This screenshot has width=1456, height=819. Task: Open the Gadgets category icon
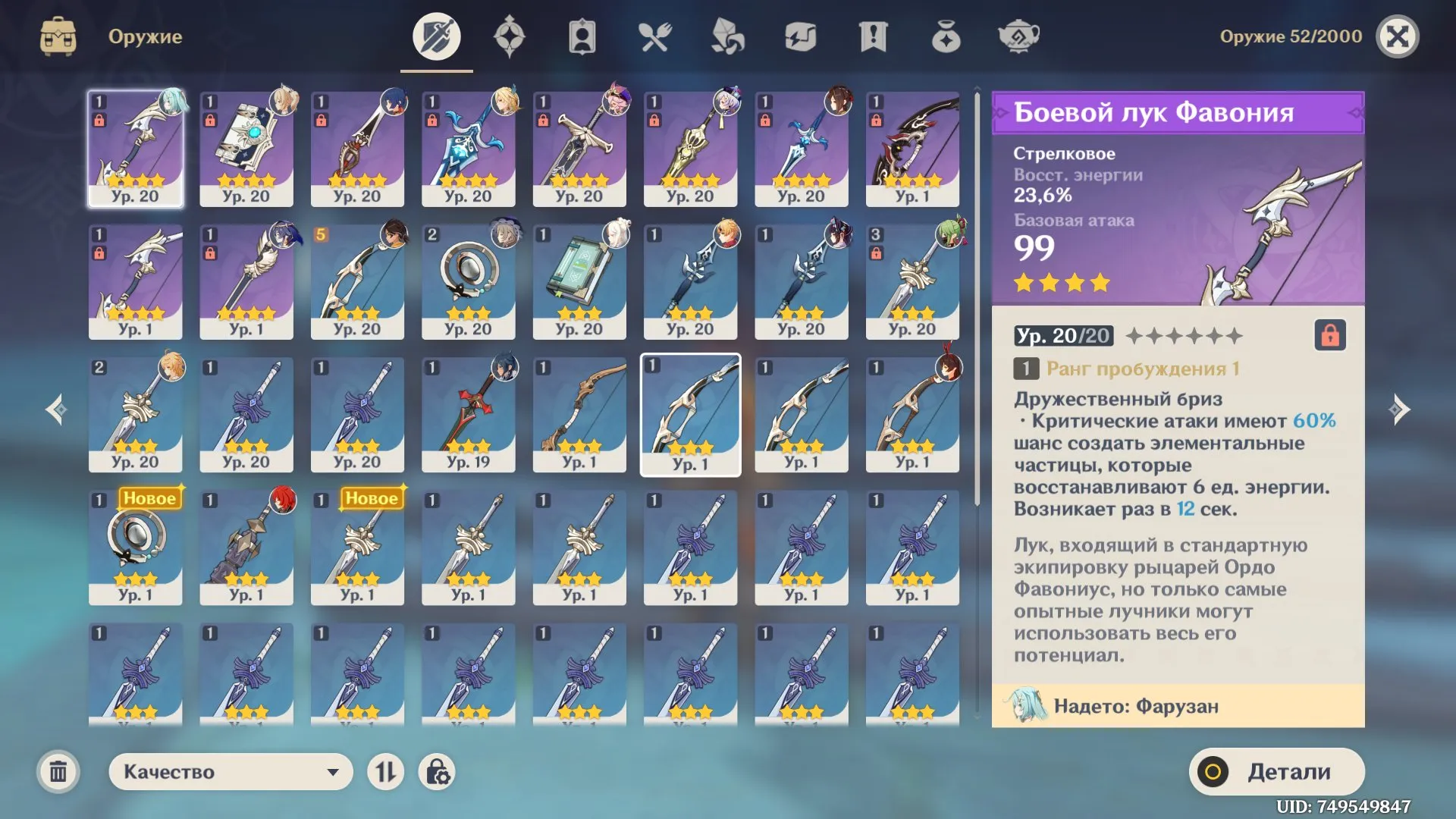point(801,36)
